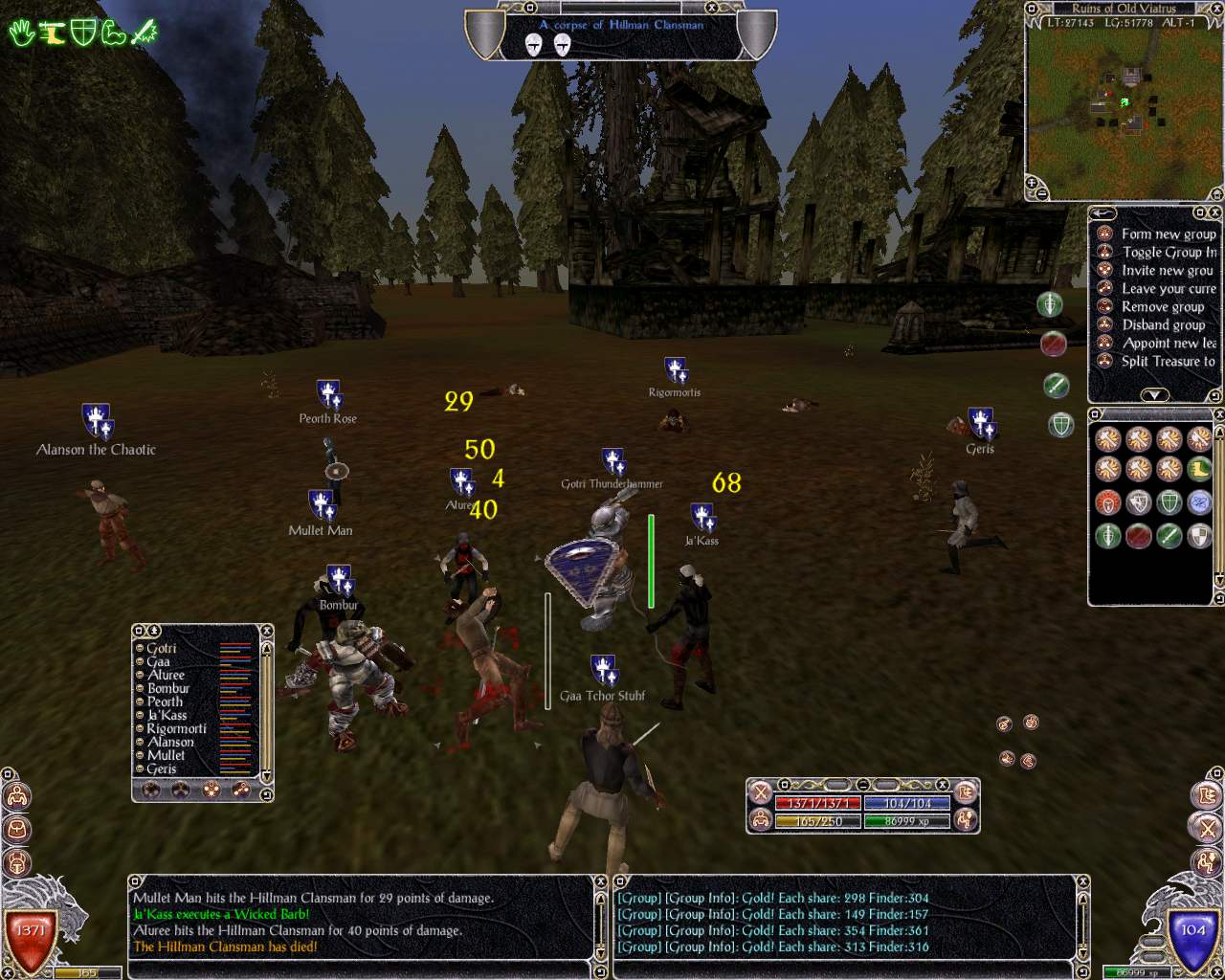Close the group roster window
The image size is (1225, 980).
coord(267,631)
